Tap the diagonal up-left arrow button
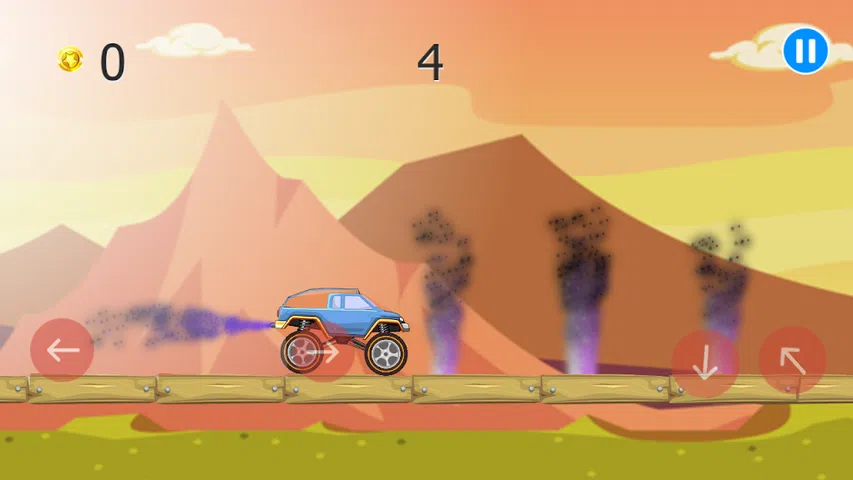853x480 pixels. [x=792, y=360]
